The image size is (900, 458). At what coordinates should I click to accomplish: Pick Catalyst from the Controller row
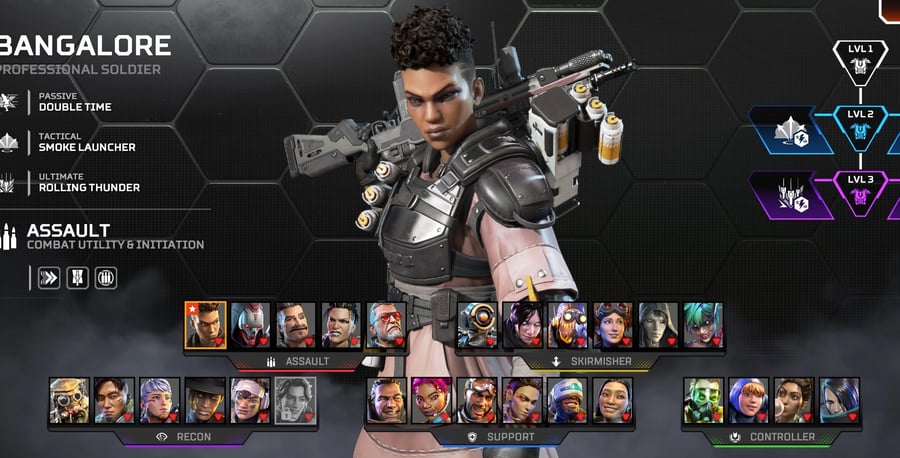coord(839,400)
